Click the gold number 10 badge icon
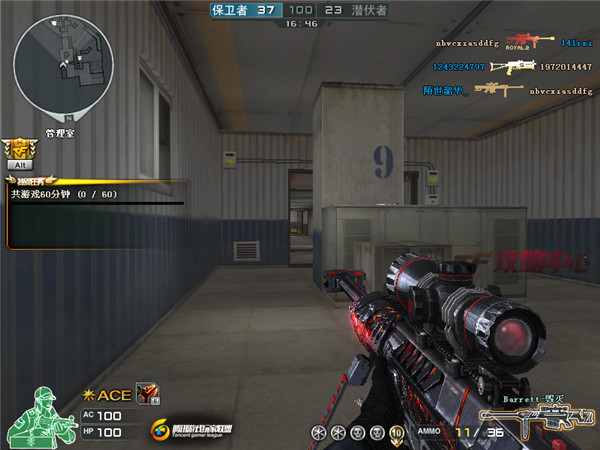Image resolution: width=600 pixels, height=450 pixels. tap(395, 432)
